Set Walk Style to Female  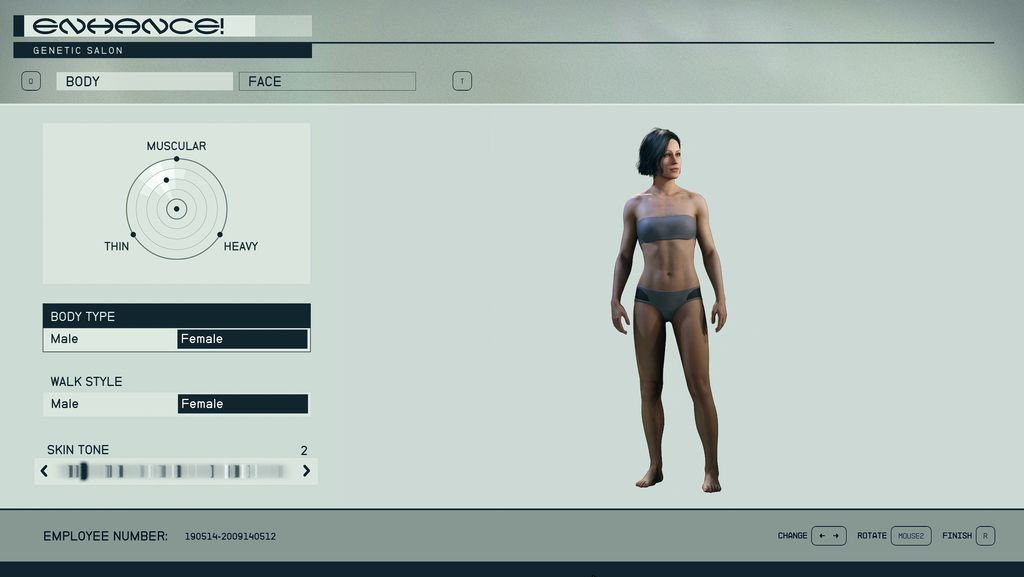click(242, 404)
